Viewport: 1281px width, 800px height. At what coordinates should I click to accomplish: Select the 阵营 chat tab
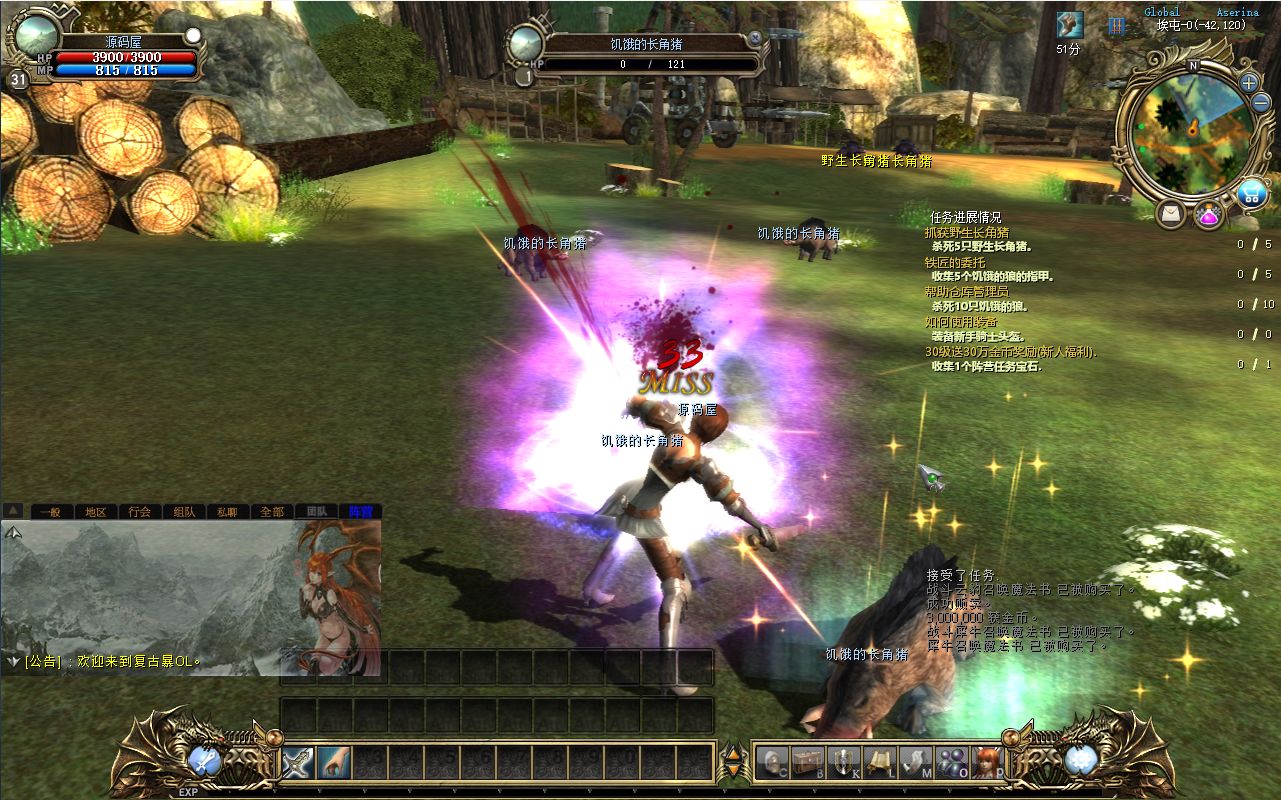pyautogui.click(x=359, y=511)
